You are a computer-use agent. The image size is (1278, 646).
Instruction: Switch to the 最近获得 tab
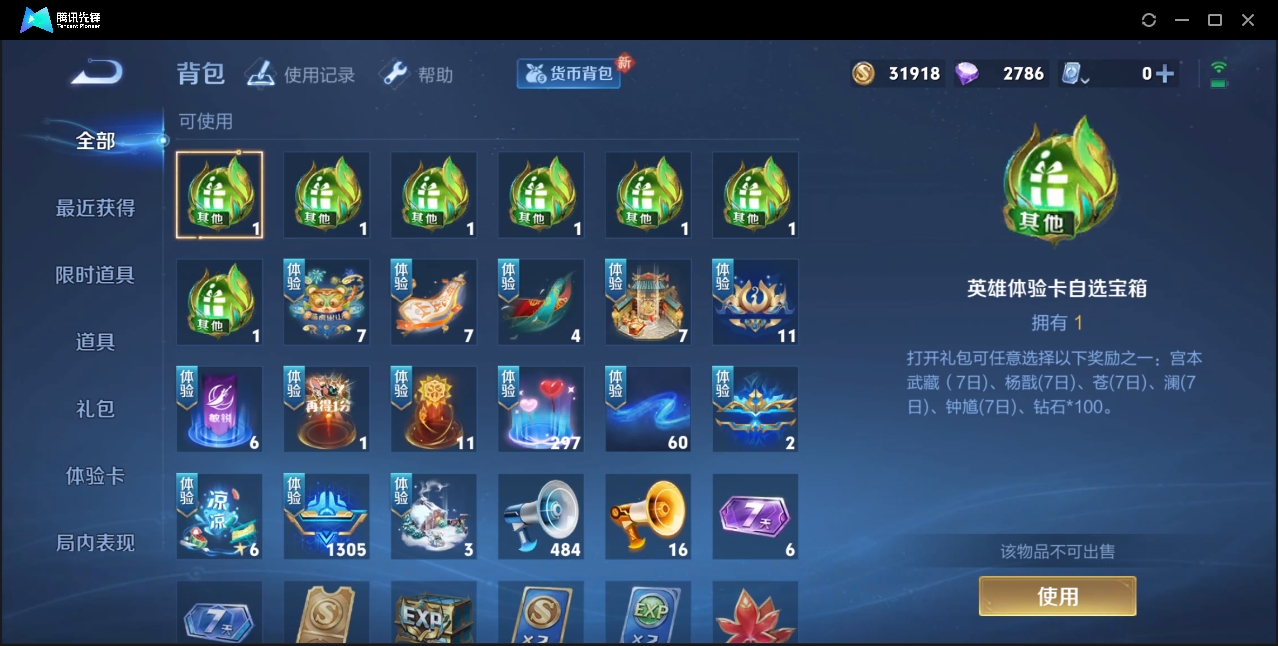(95, 208)
